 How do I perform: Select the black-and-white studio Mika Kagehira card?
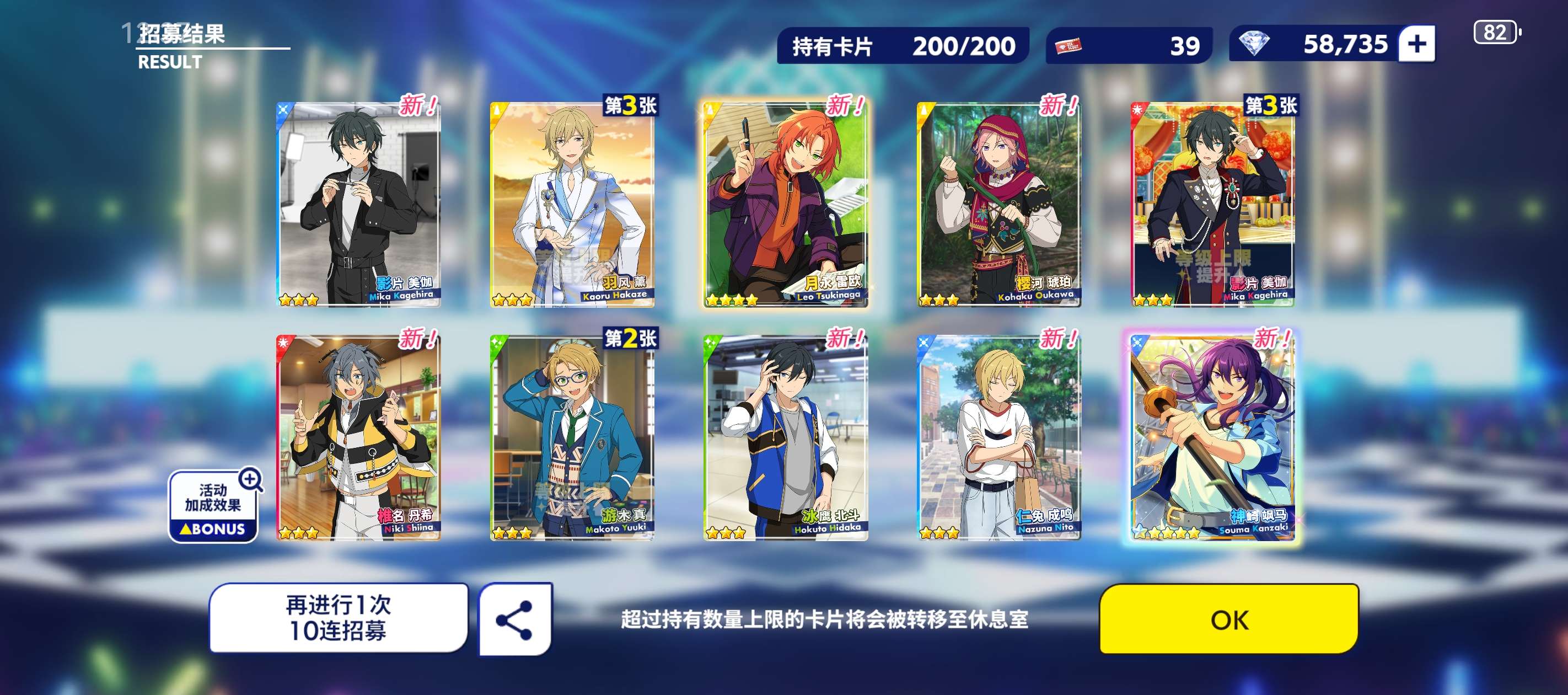358,204
